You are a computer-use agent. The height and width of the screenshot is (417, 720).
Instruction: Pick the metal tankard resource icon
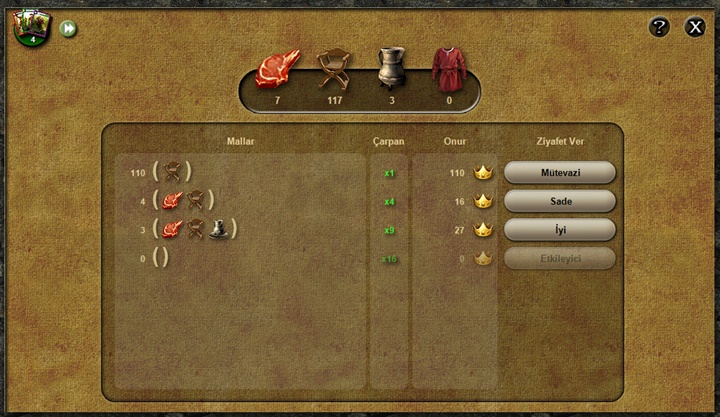tap(392, 68)
